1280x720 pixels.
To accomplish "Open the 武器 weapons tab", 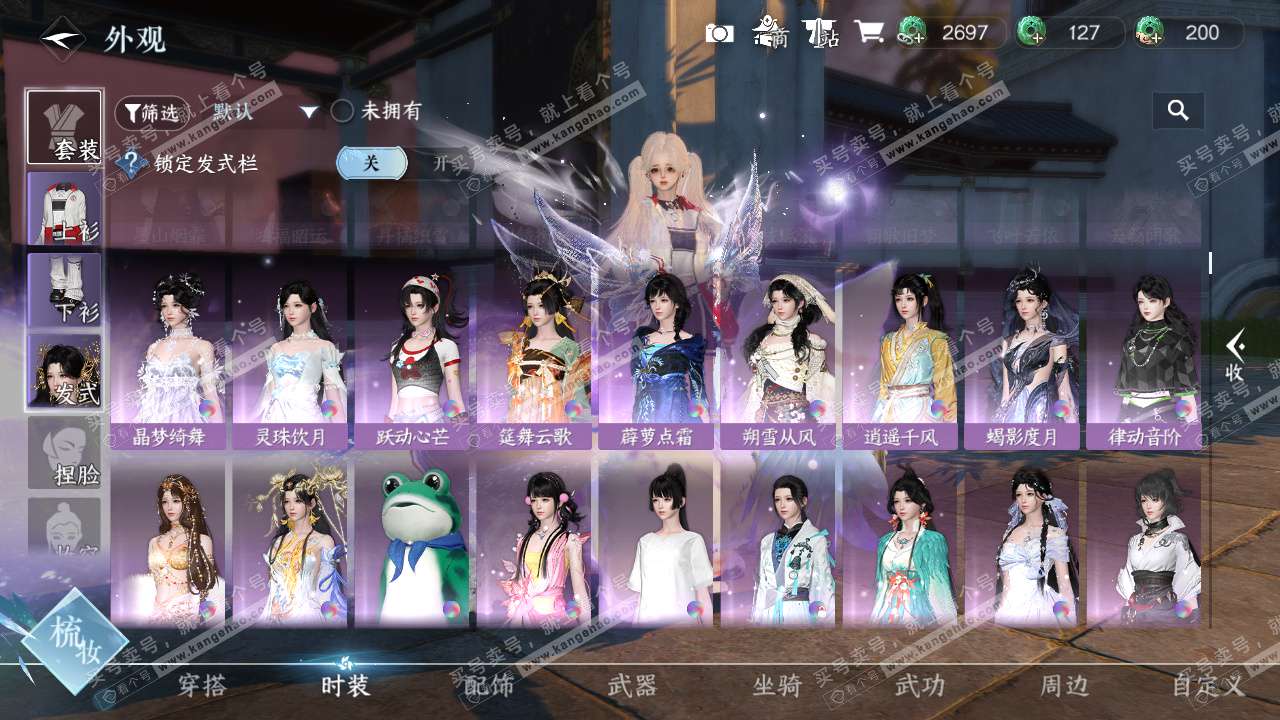I will [633, 686].
